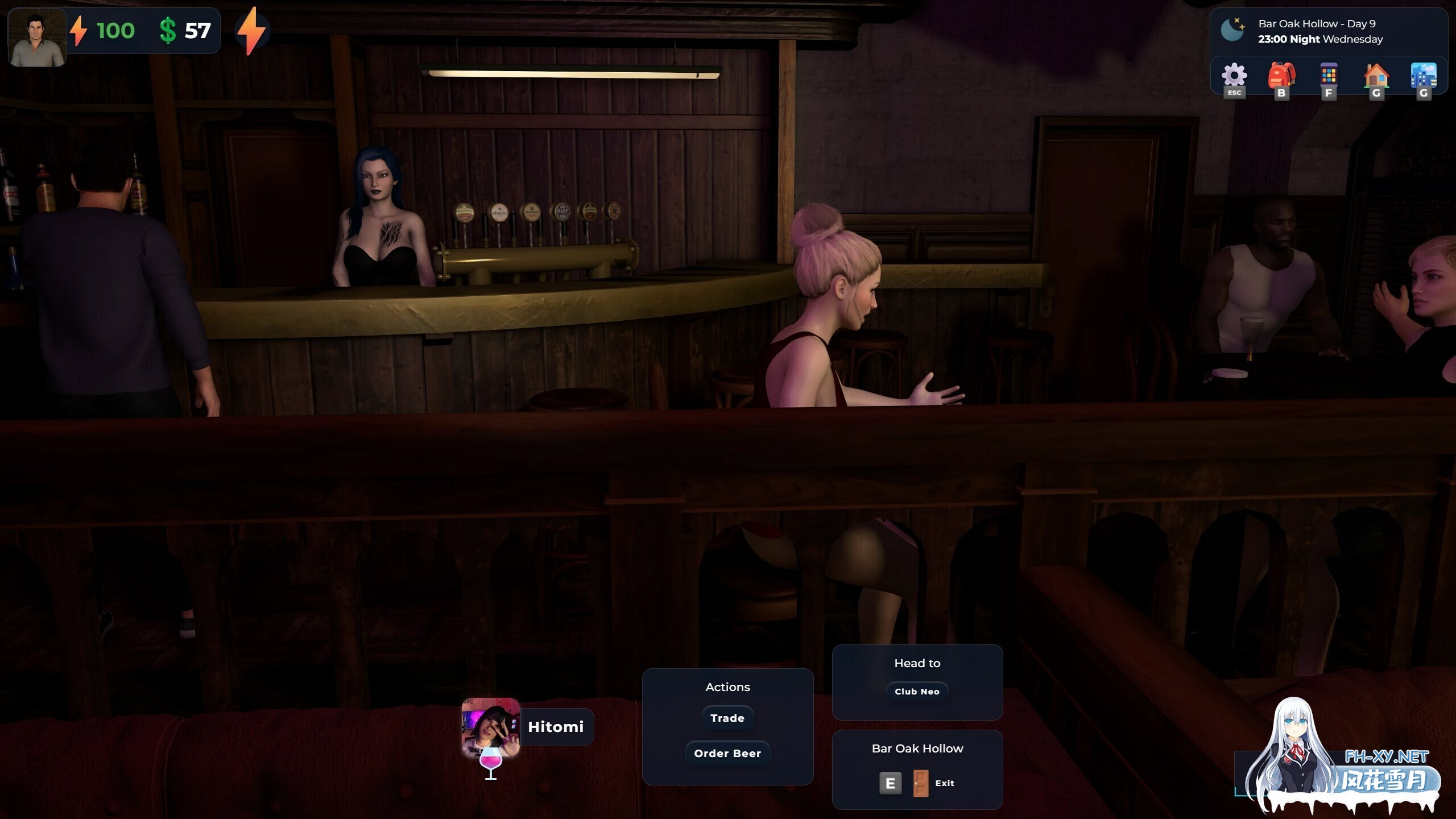
Task: Open the phone apps grid icon
Action: pos(1329,76)
